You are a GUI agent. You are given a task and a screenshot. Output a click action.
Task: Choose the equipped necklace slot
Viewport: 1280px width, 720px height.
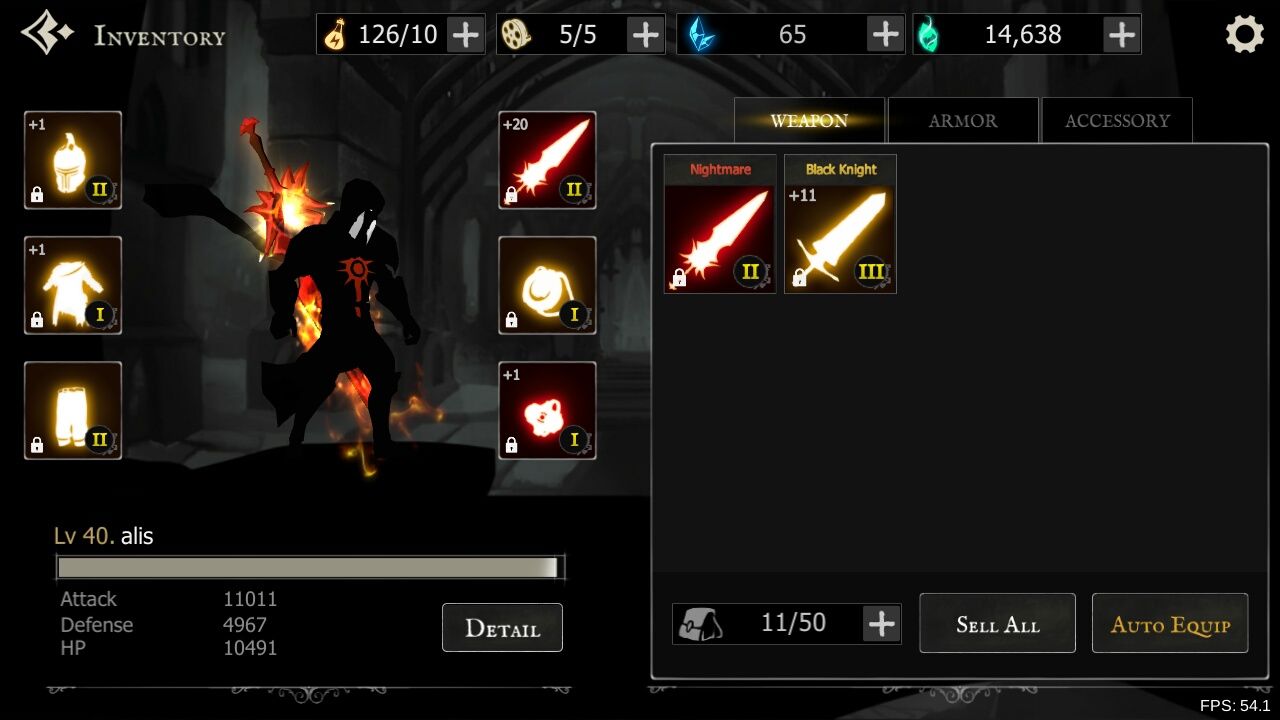pos(547,285)
